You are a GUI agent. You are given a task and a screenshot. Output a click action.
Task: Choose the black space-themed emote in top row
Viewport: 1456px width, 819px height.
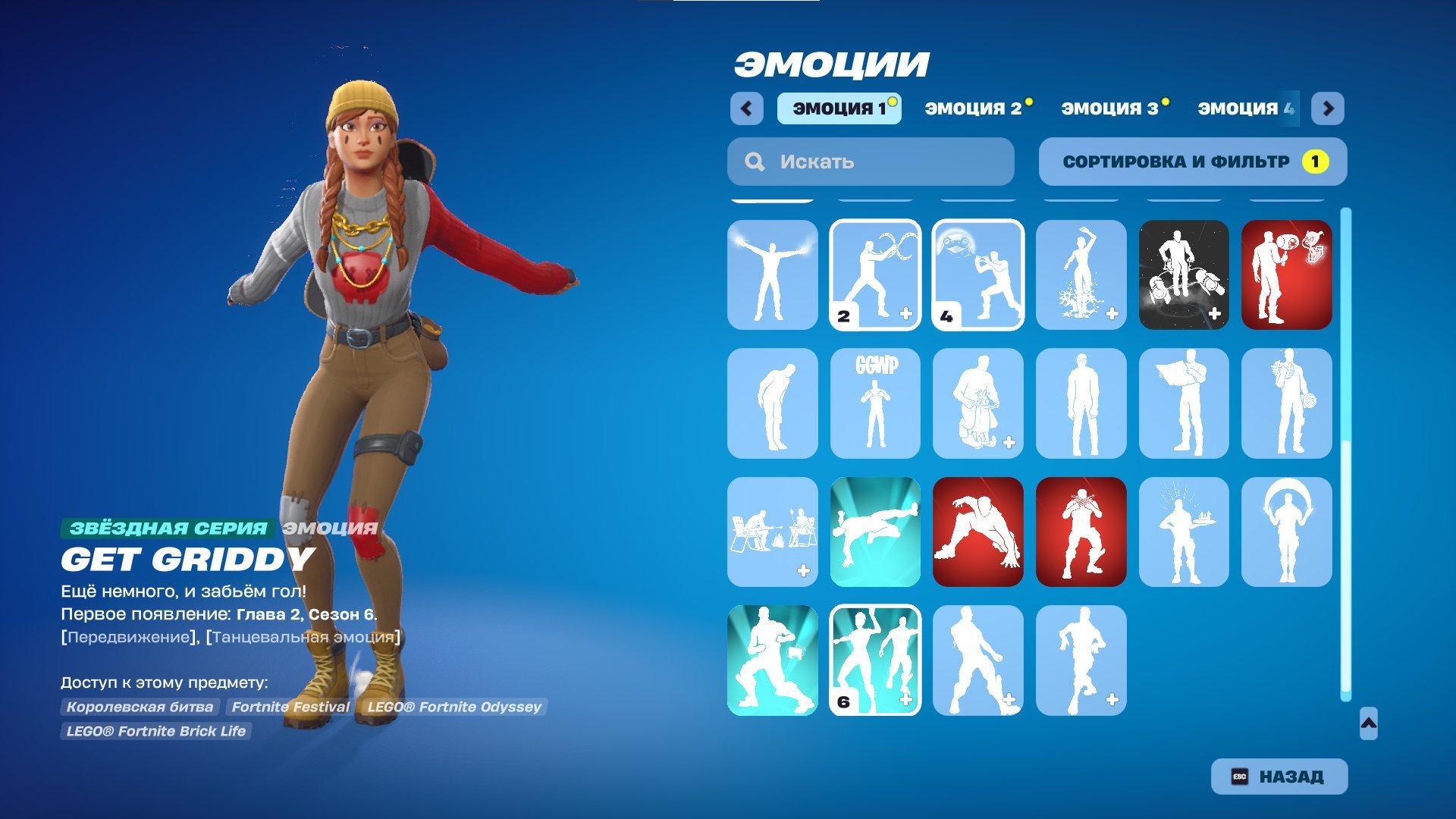point(1185,275)
